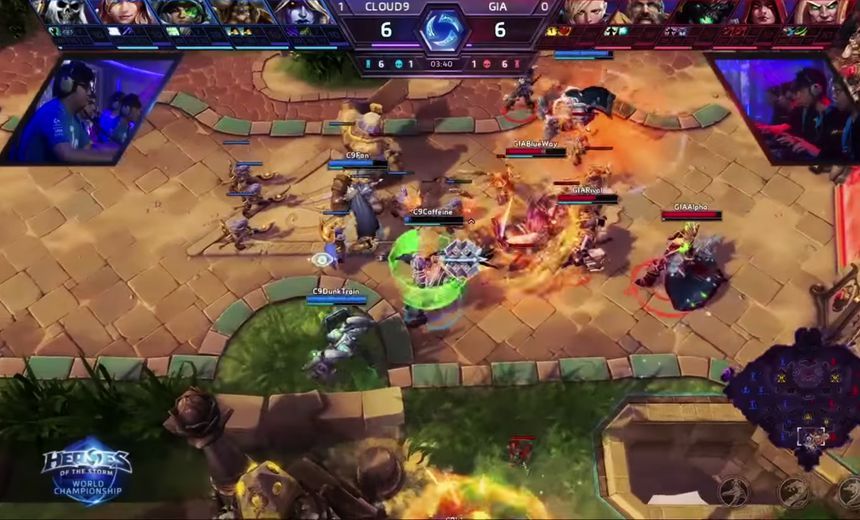The height and width of the screenshot is (520, 860).
Task: Select the blonde hooded Jaina portrait
Action: (x=127, y=12)
